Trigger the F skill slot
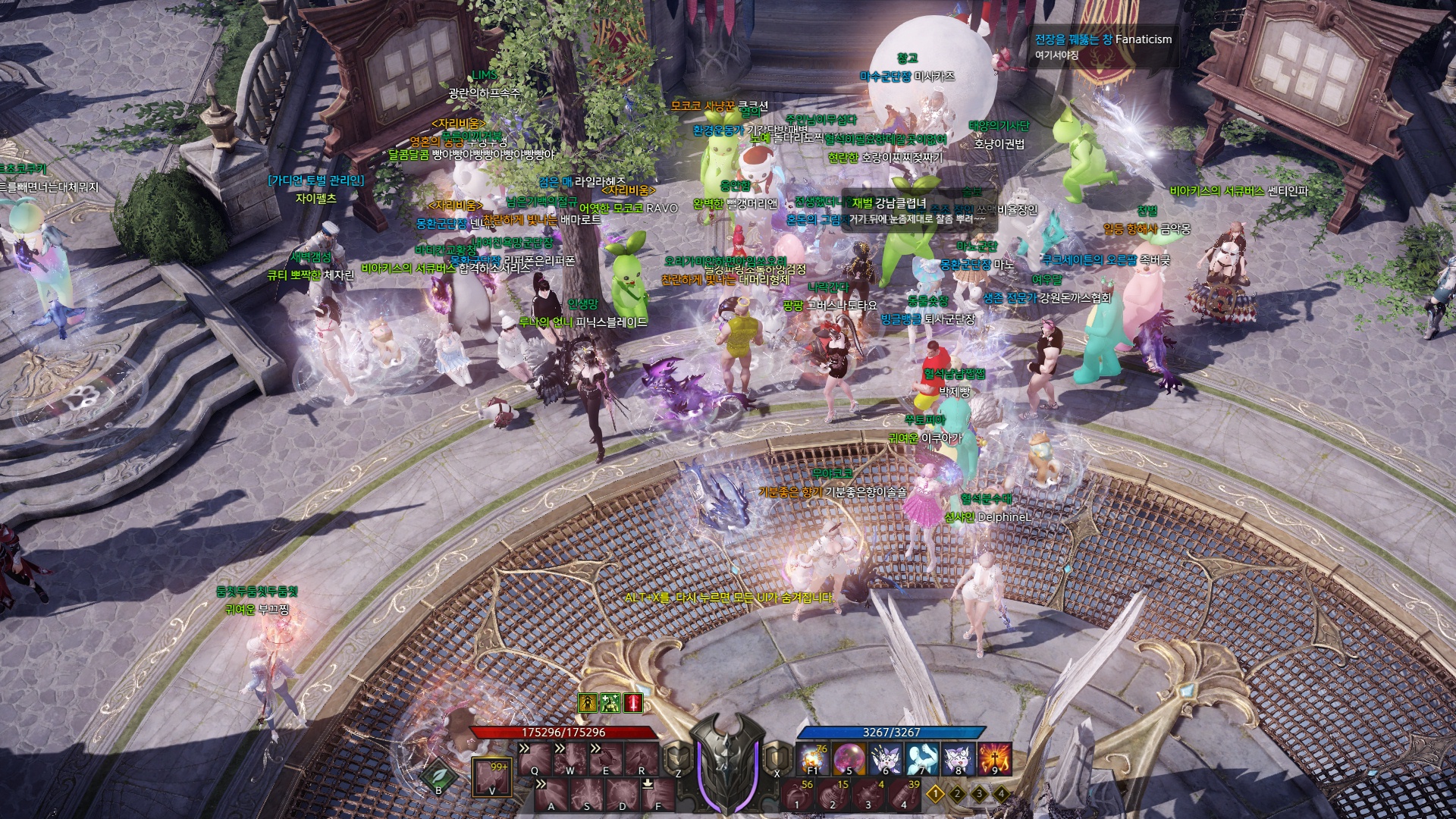This screenshot has height=819, width=1456. pyautogui.click(x=658, y=793)
